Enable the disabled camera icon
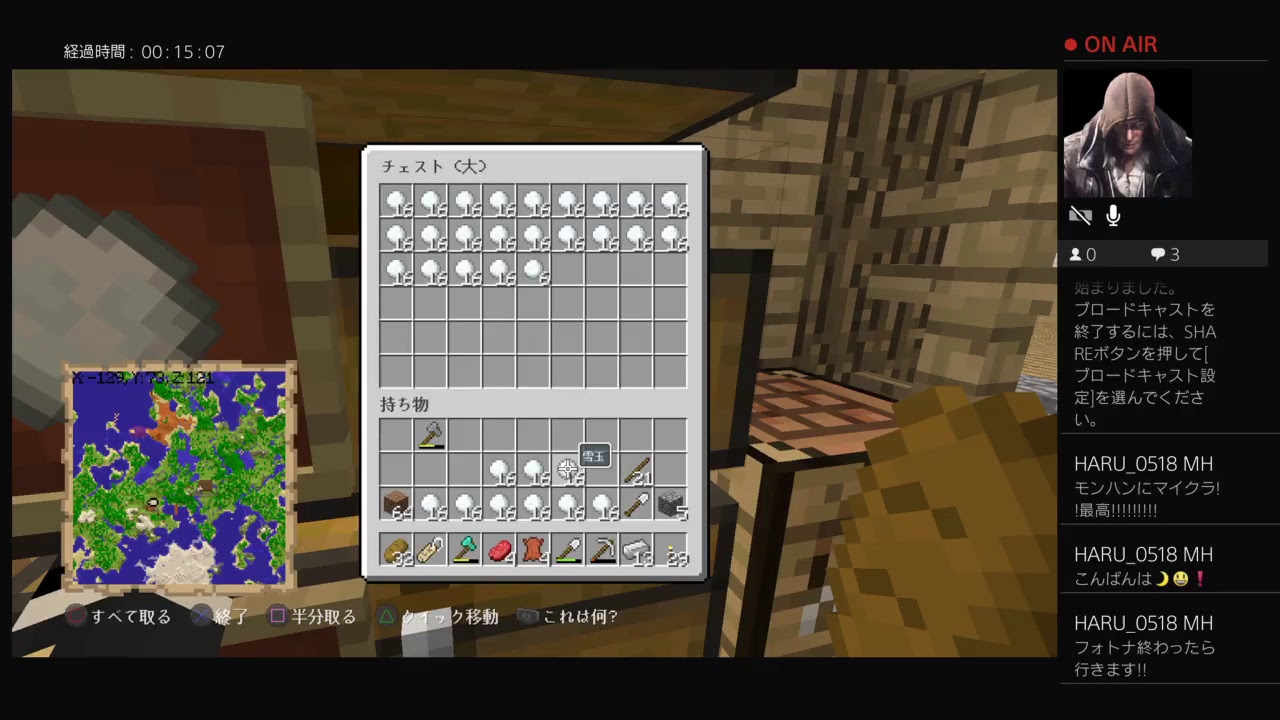 tap(1080, 215)
